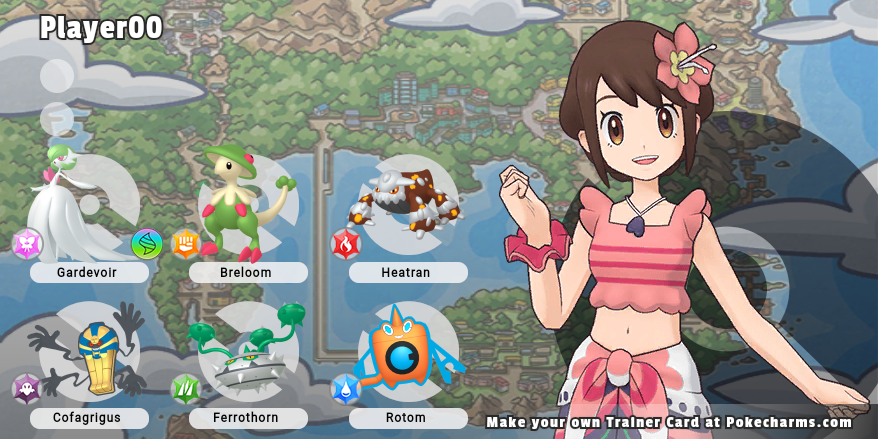Image resolution: width=878 pixels, height=439 pixels.
Task: Click the Heatran name label
Action: (x=408, y=272)
